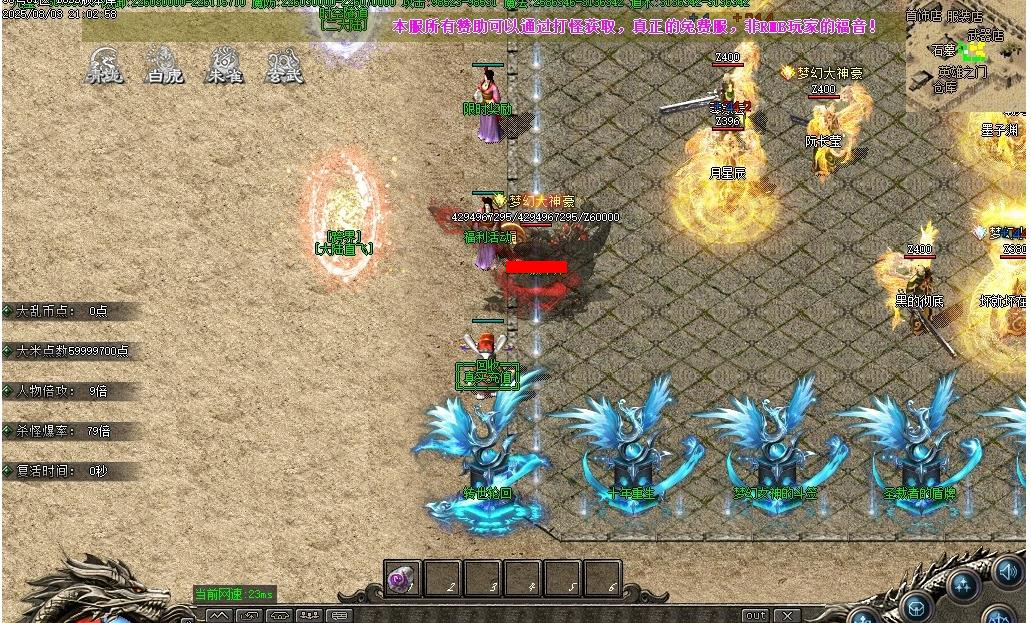Open the 青龙 (Azure Dragon) icon

click(x=103, y=65)
